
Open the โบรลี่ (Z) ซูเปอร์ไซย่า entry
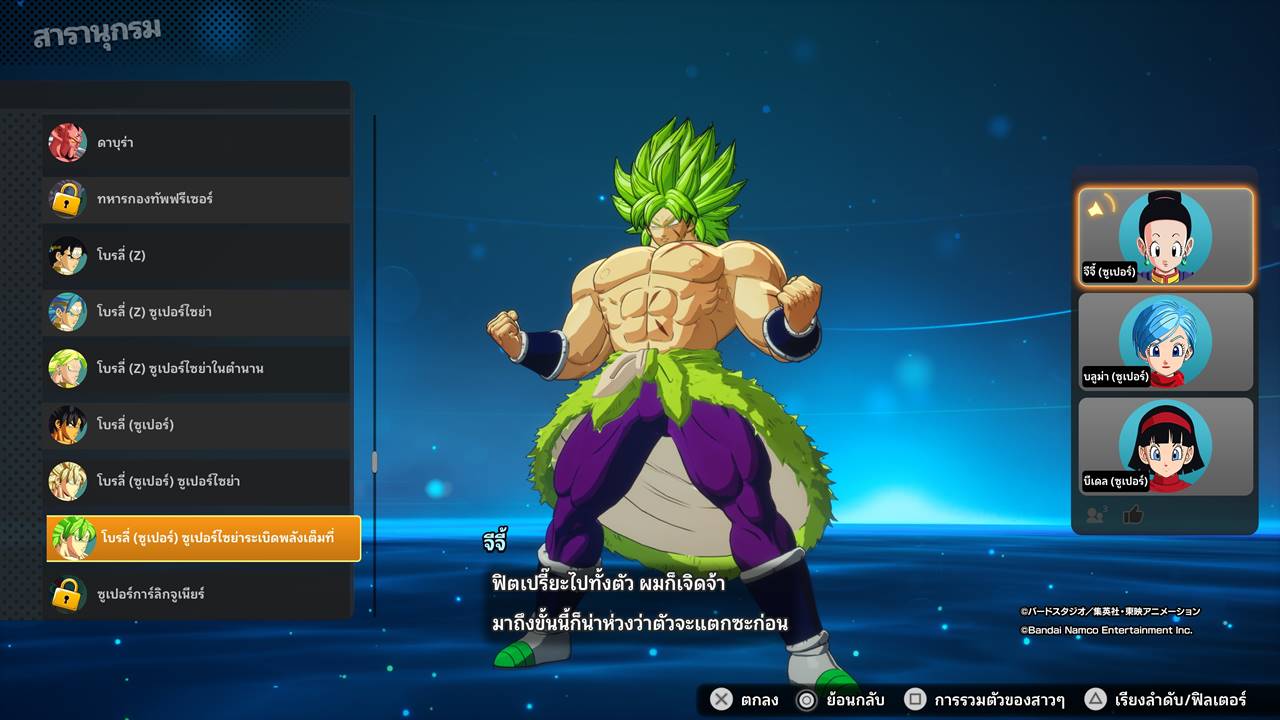197,312
